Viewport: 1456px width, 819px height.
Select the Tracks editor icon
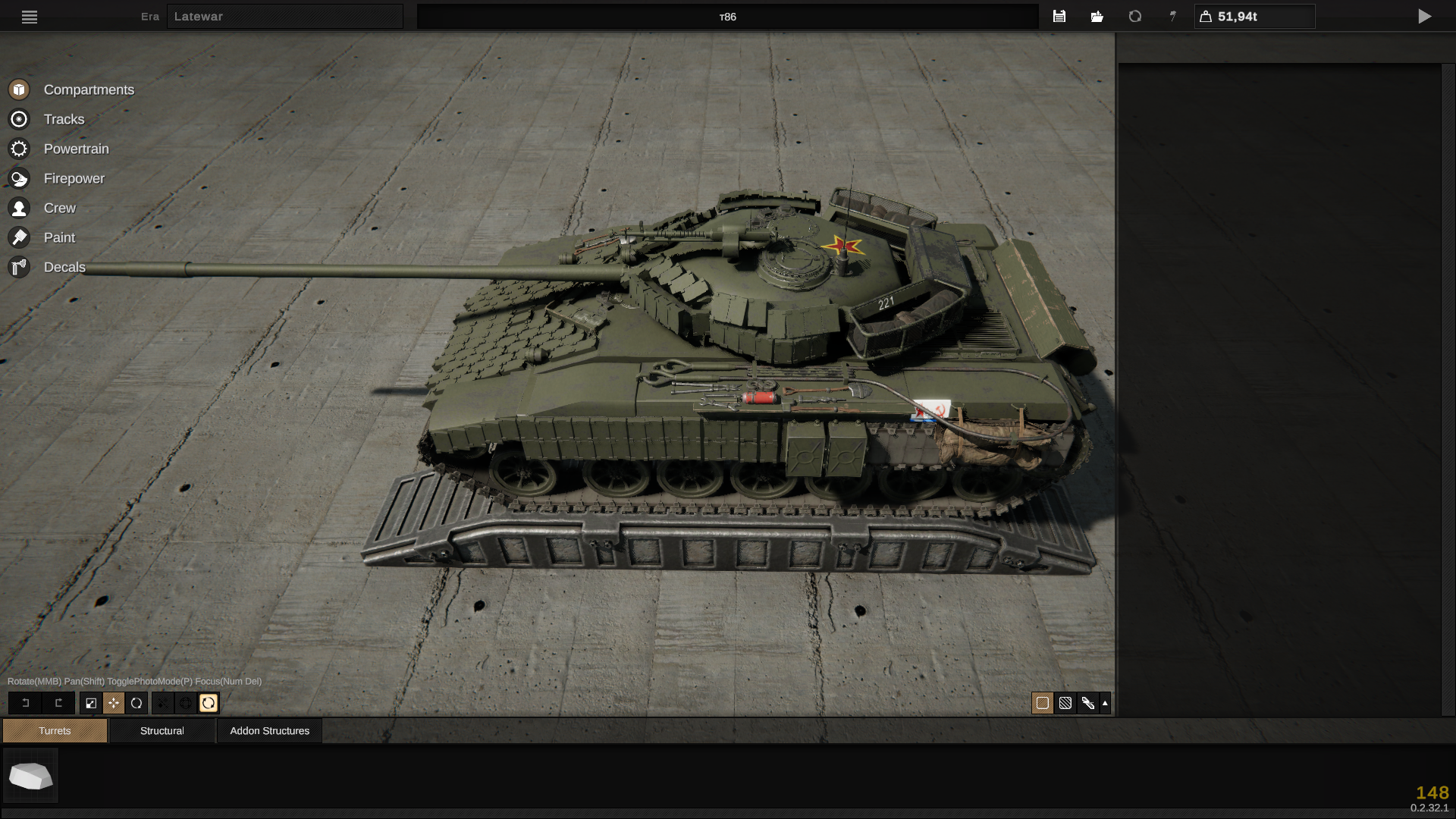pos(64,119)
